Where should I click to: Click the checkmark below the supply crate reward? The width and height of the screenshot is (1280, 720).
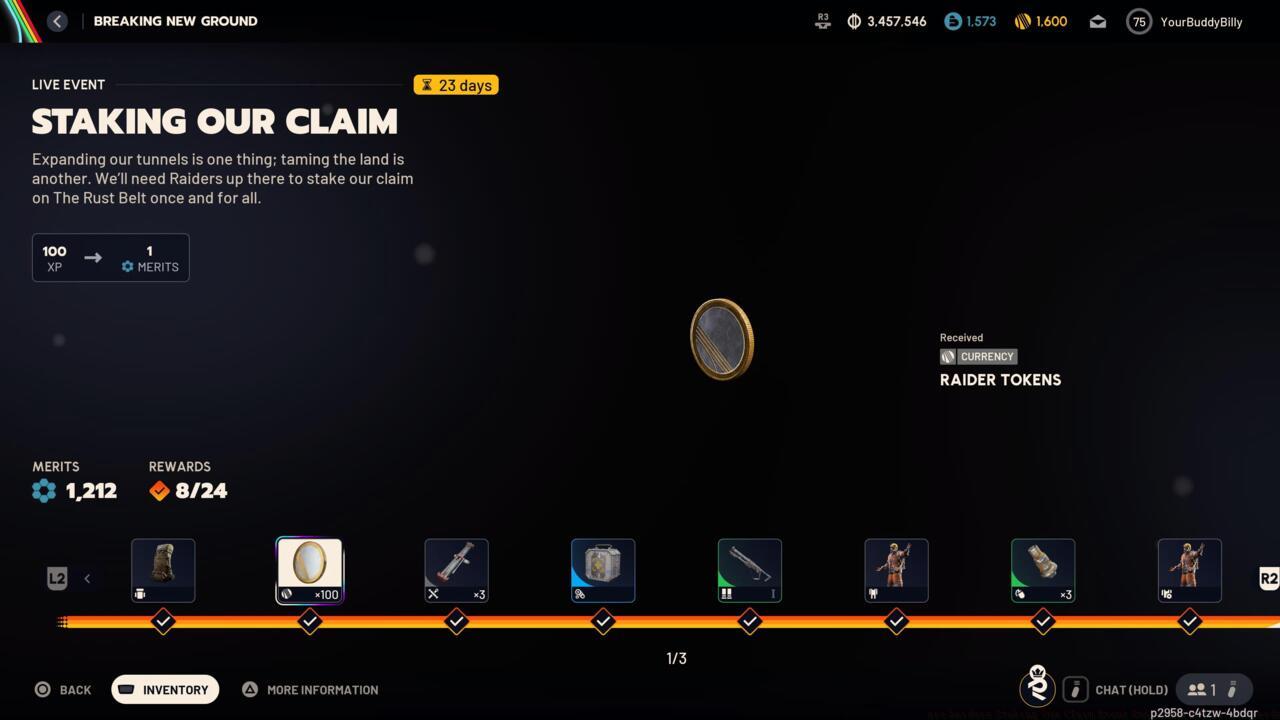click(603, 621)
